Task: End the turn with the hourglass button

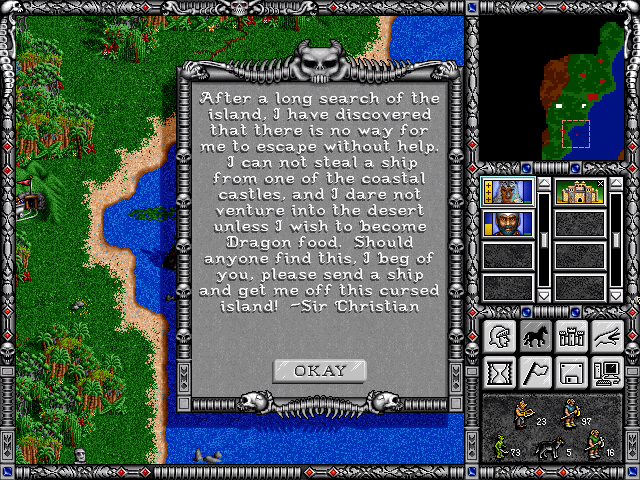Action: [x=499, y=372]
